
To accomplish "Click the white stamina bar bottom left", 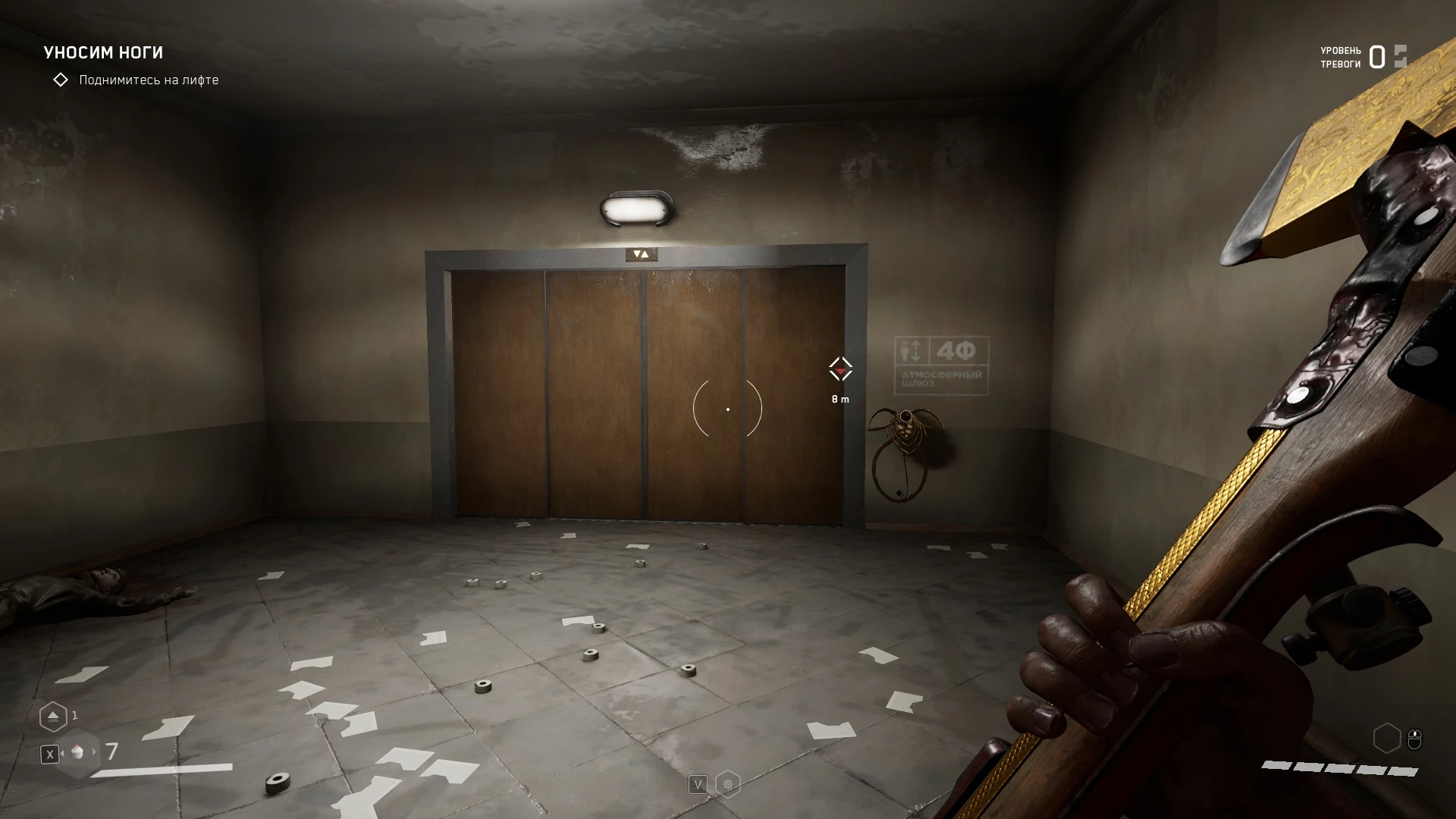I will [x=163, y=771].
